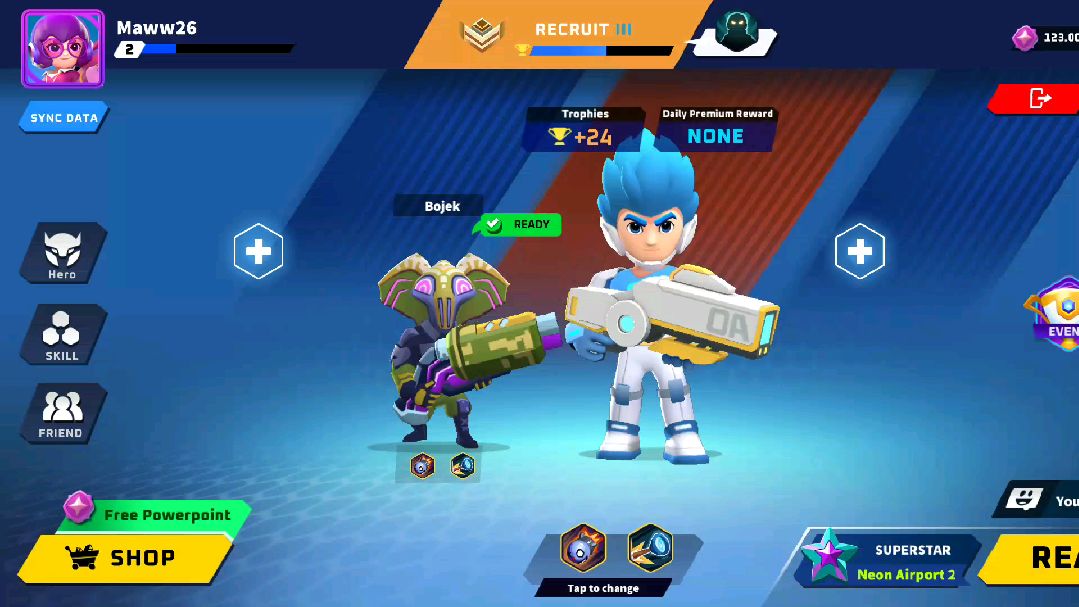This screenshot has width=1079, height=607.
Task: Select the red exit button
Action: pos(1040,98)
